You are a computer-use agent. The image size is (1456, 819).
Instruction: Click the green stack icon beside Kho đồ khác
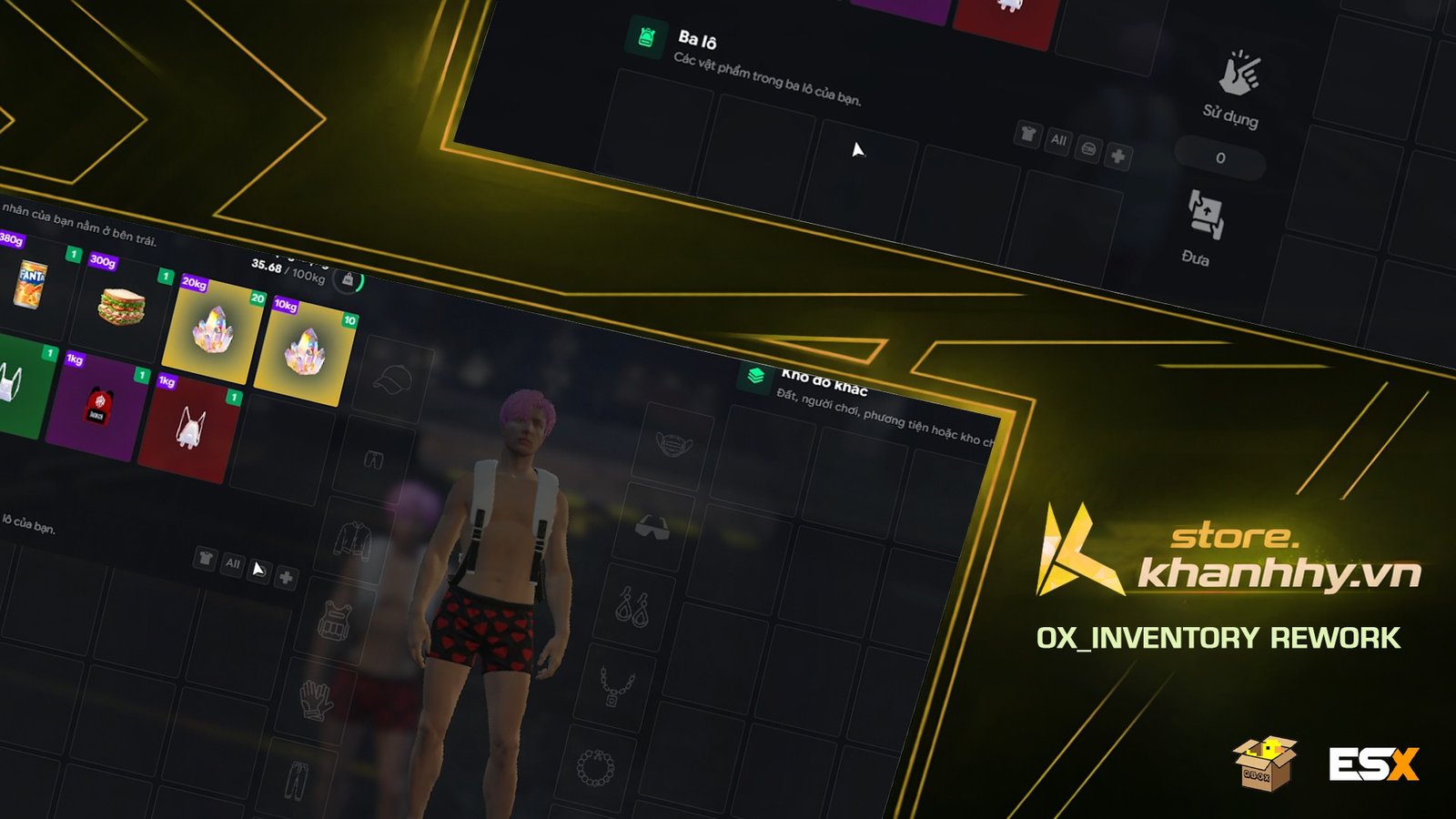pos(753,375)
